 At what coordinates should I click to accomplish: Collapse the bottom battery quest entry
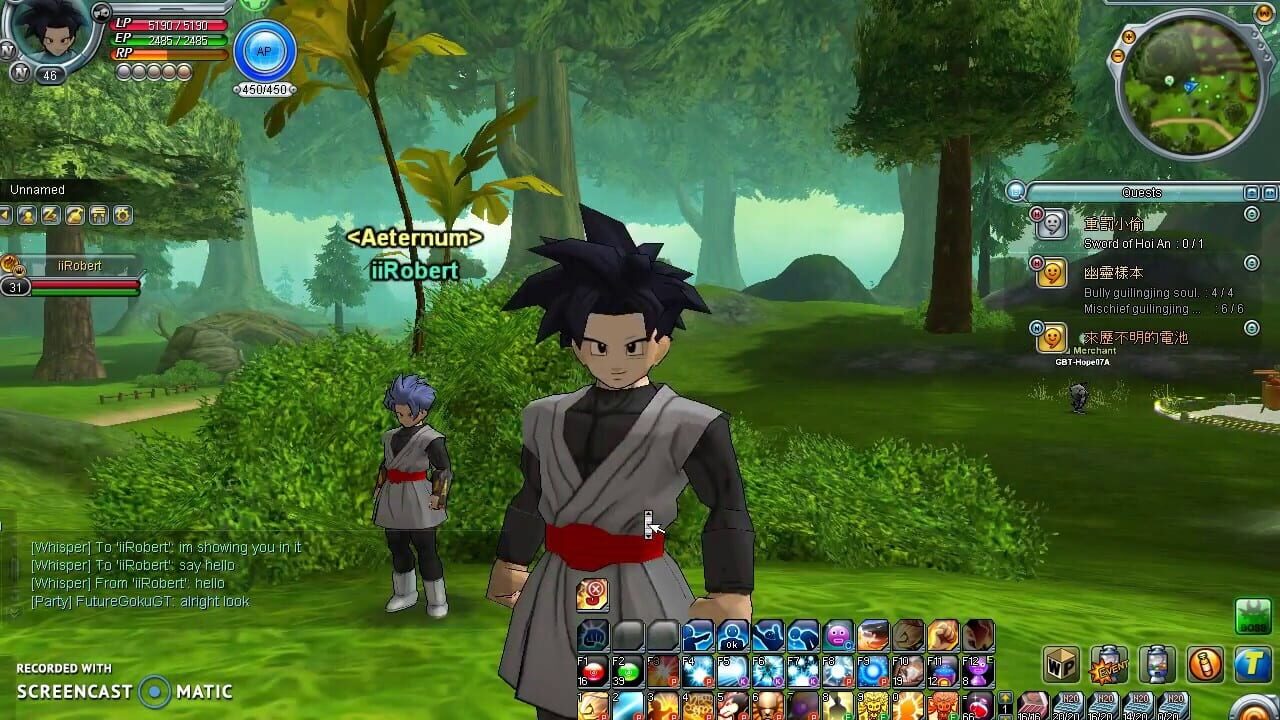point(1251,328)
